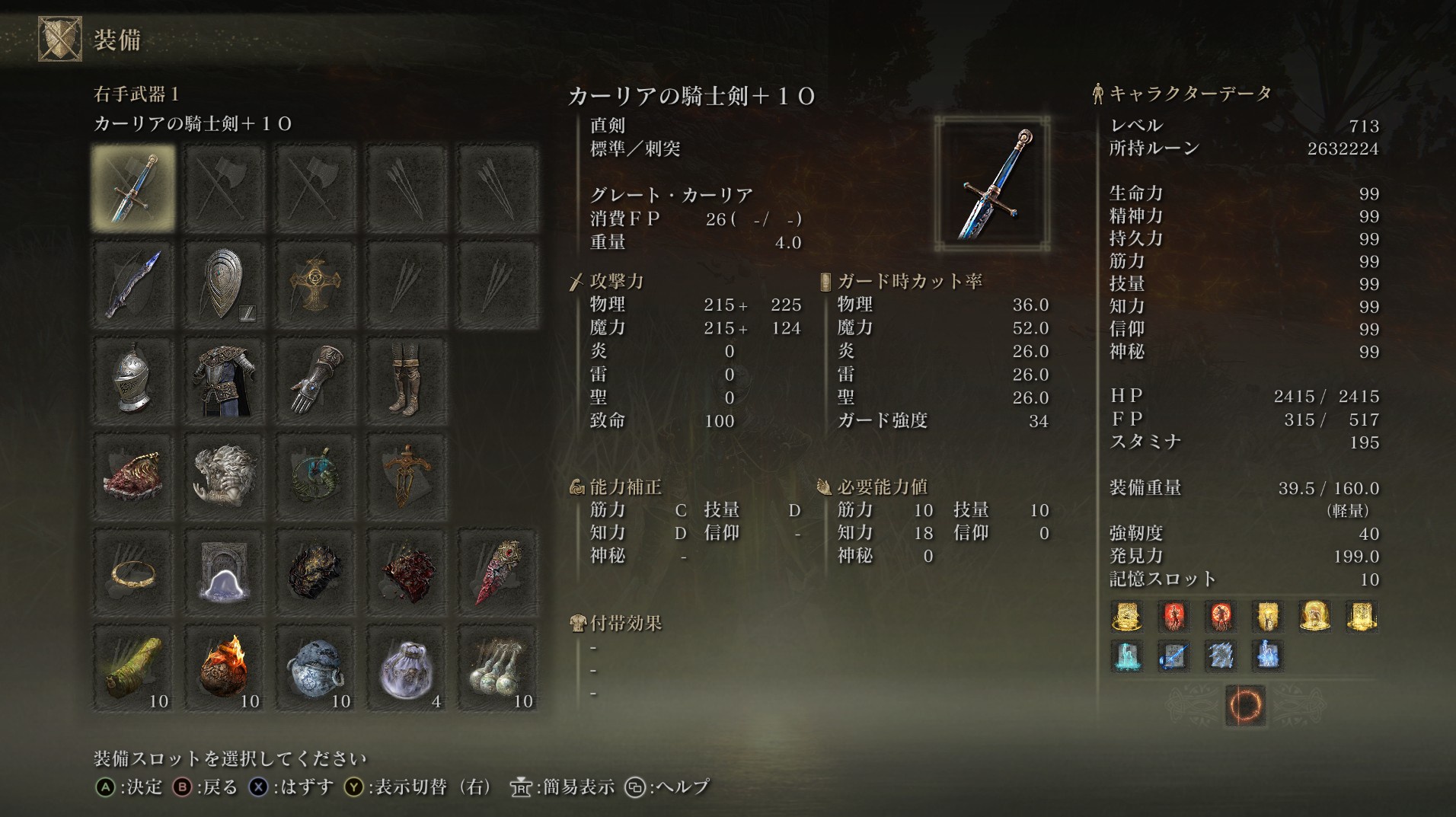Select the green rolled bundle item slot
1456x817 pixels.
133,669
